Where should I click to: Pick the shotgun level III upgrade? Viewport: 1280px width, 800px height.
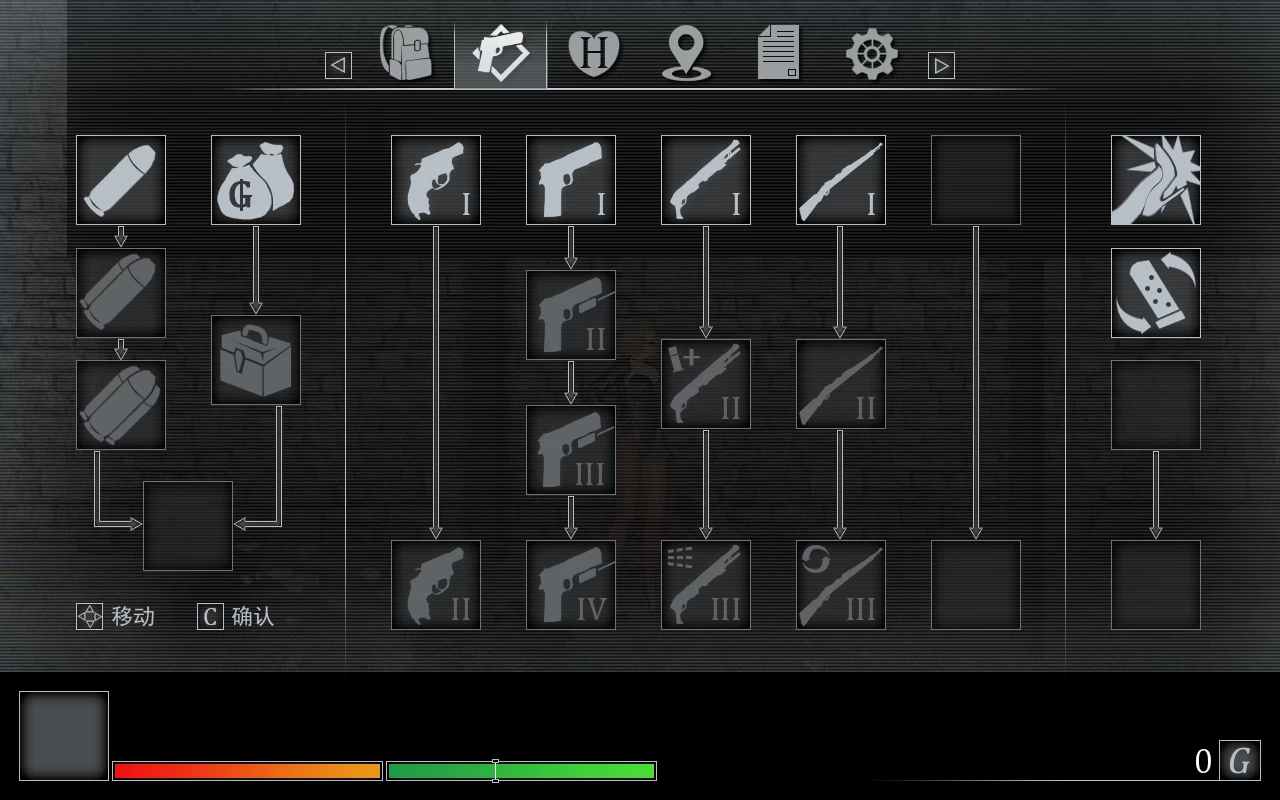point(706,585)
